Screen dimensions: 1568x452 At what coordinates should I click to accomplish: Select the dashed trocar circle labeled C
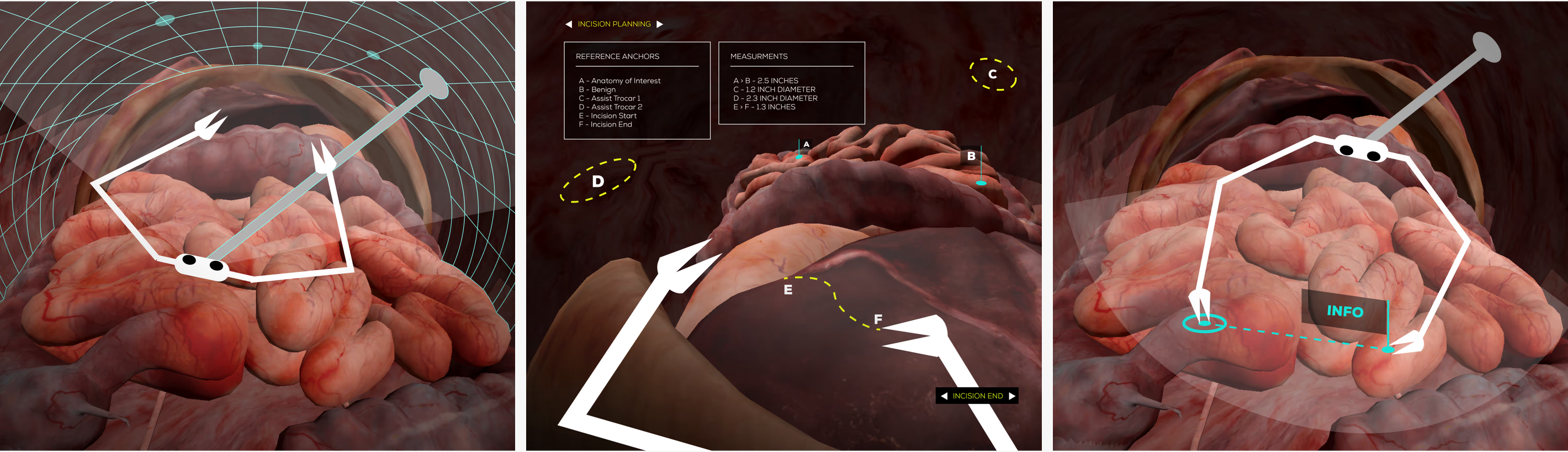coord(993,74)
